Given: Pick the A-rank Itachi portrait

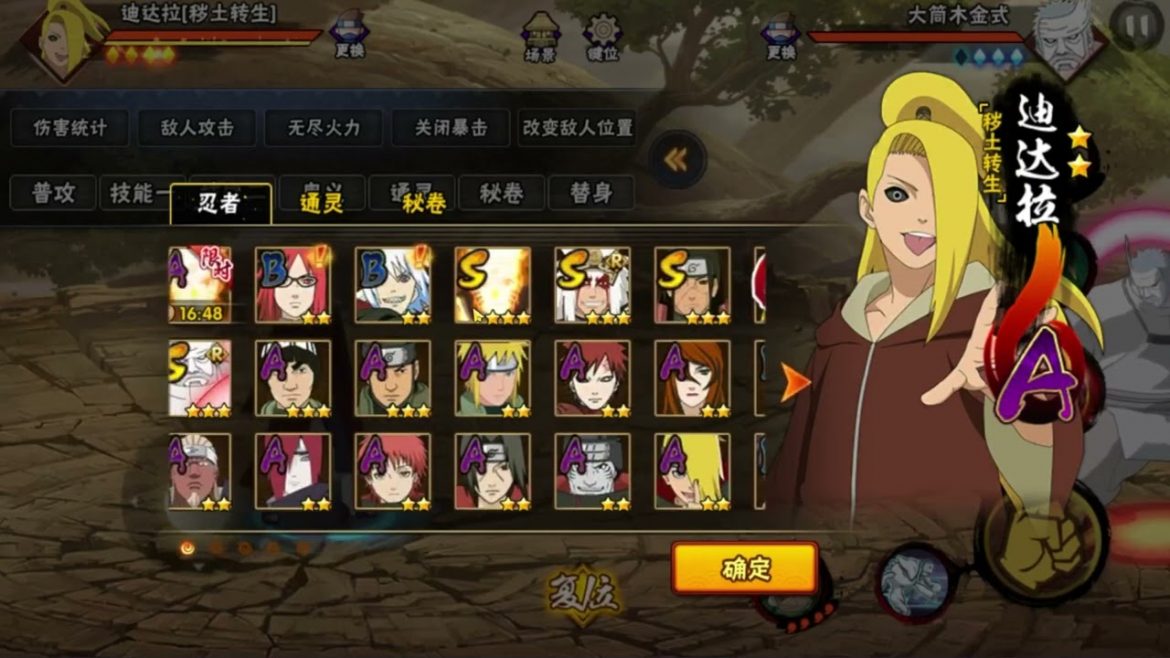Looking at the screenshot, I should [492, 470].
